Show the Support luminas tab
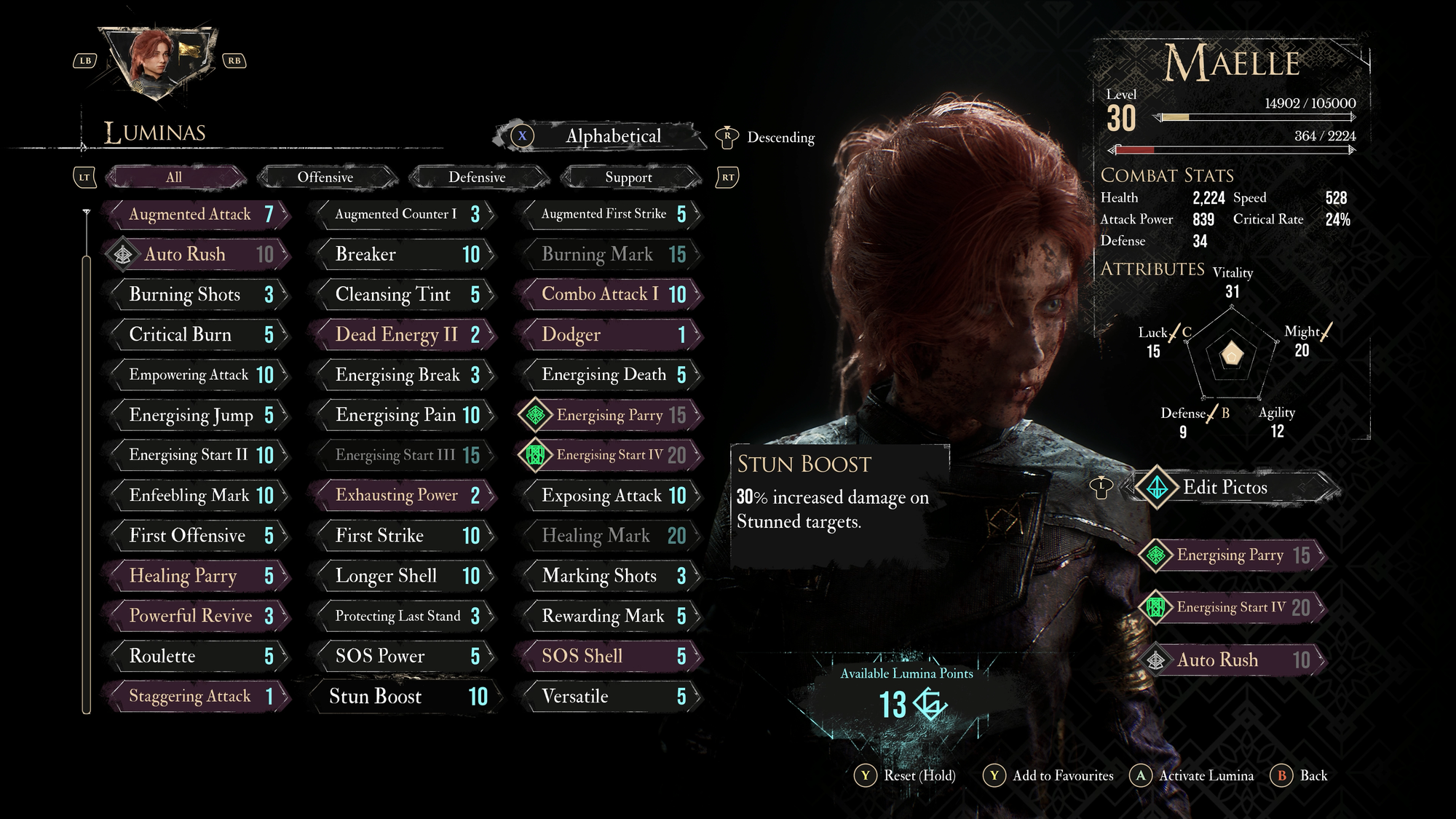This screenshot has height=819, width=1456. click(628, 177)
